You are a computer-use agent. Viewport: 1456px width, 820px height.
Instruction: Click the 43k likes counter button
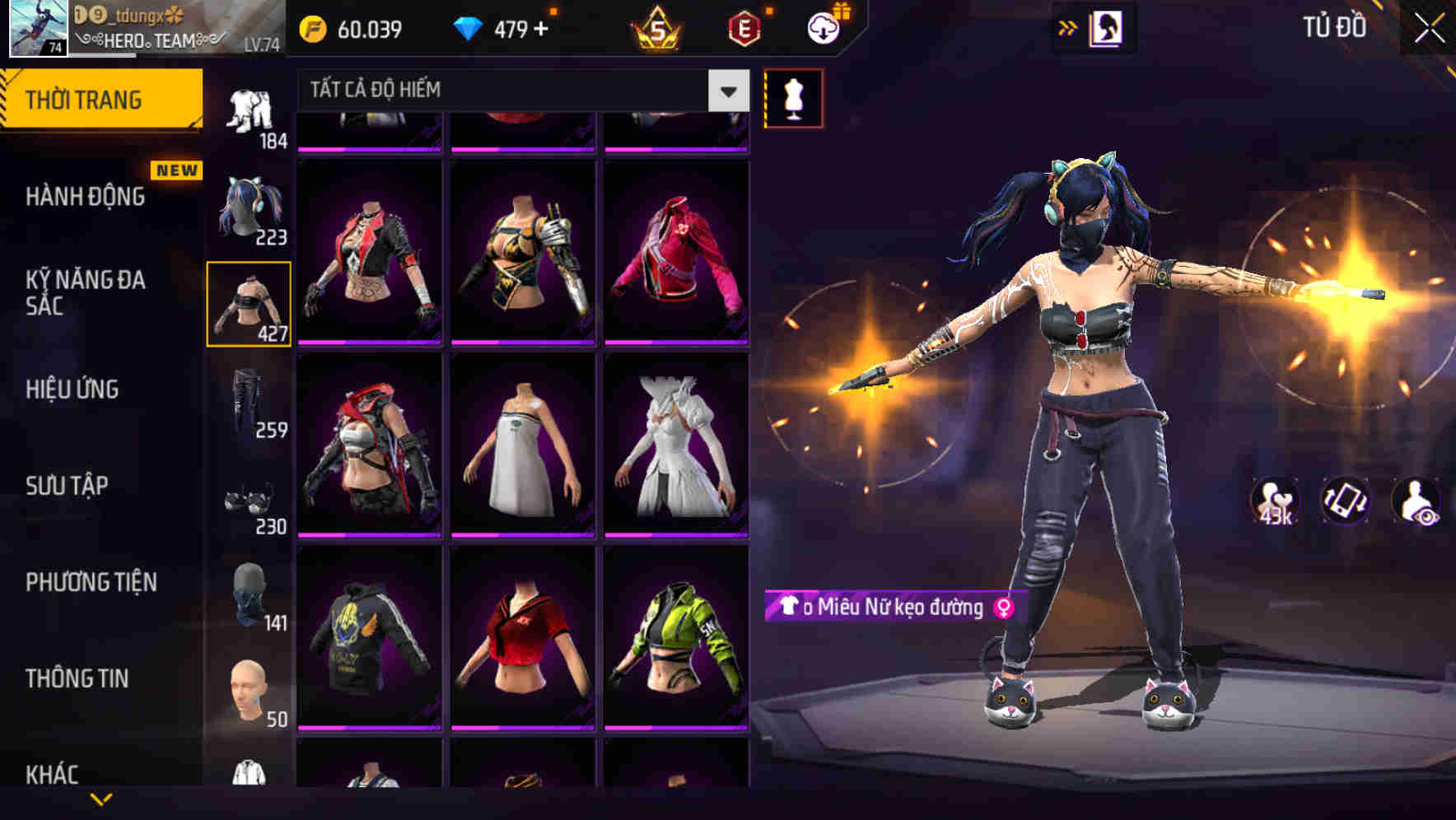click(1275, 501)
